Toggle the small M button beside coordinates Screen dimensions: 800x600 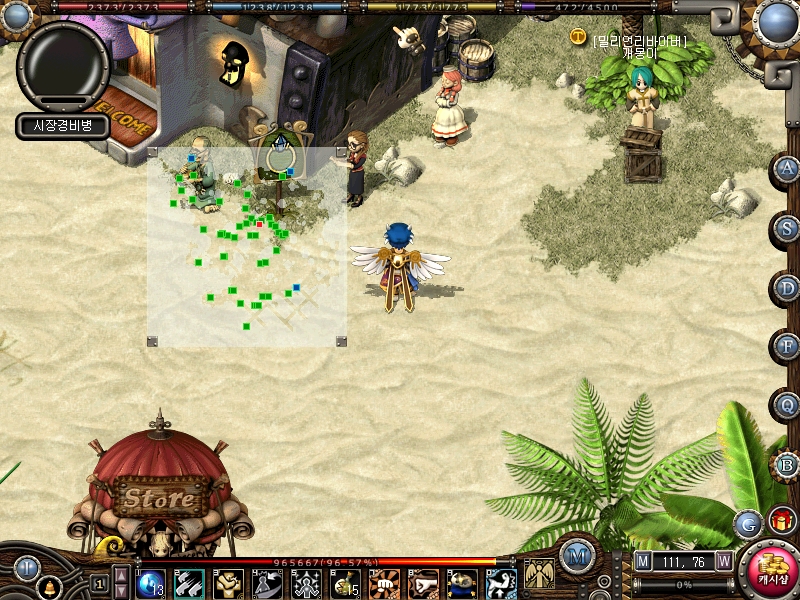tap(643, 562)
